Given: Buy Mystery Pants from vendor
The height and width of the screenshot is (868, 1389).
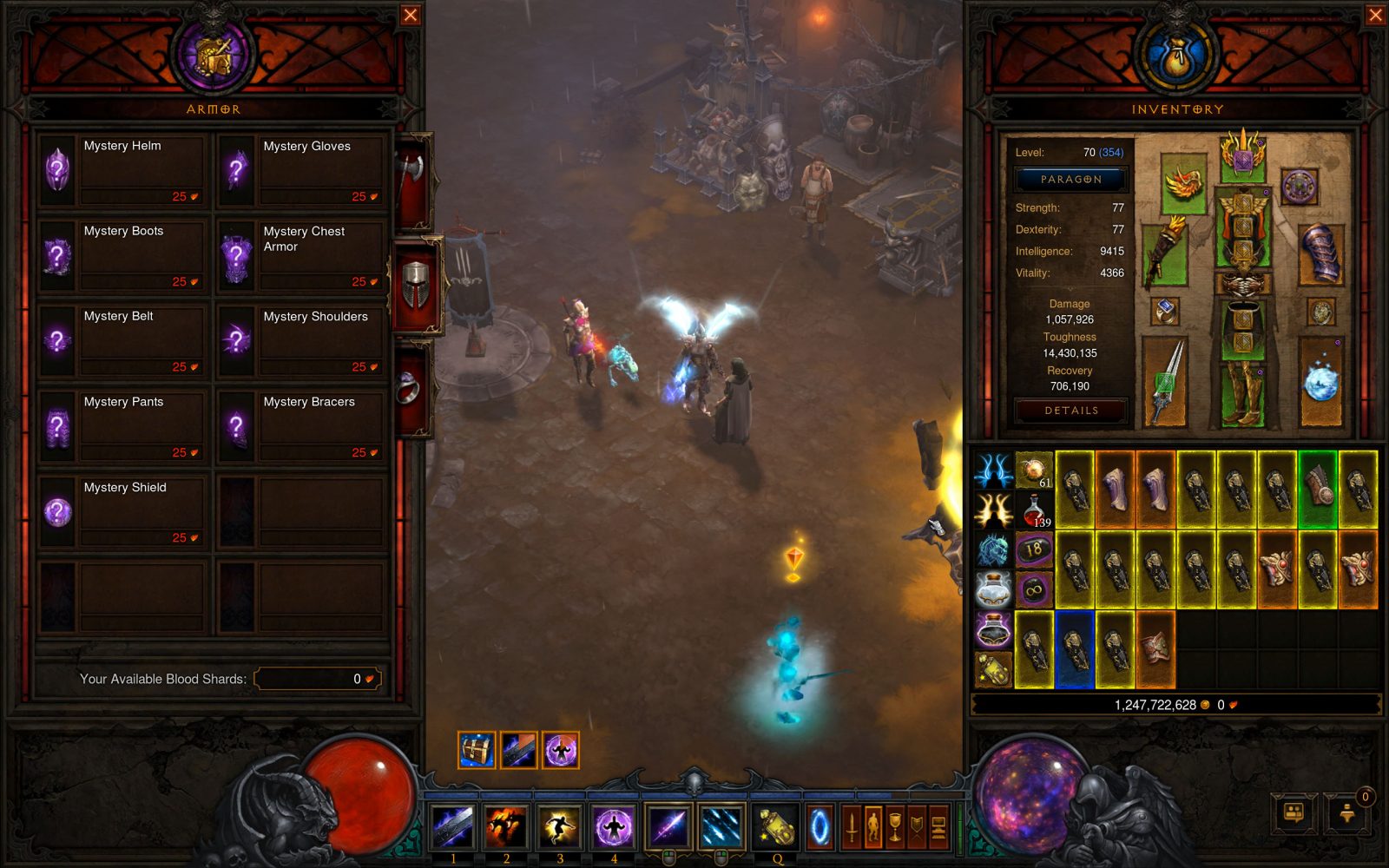Looking at the screenshot, I should pyautogui.click(x=122, y=425).
